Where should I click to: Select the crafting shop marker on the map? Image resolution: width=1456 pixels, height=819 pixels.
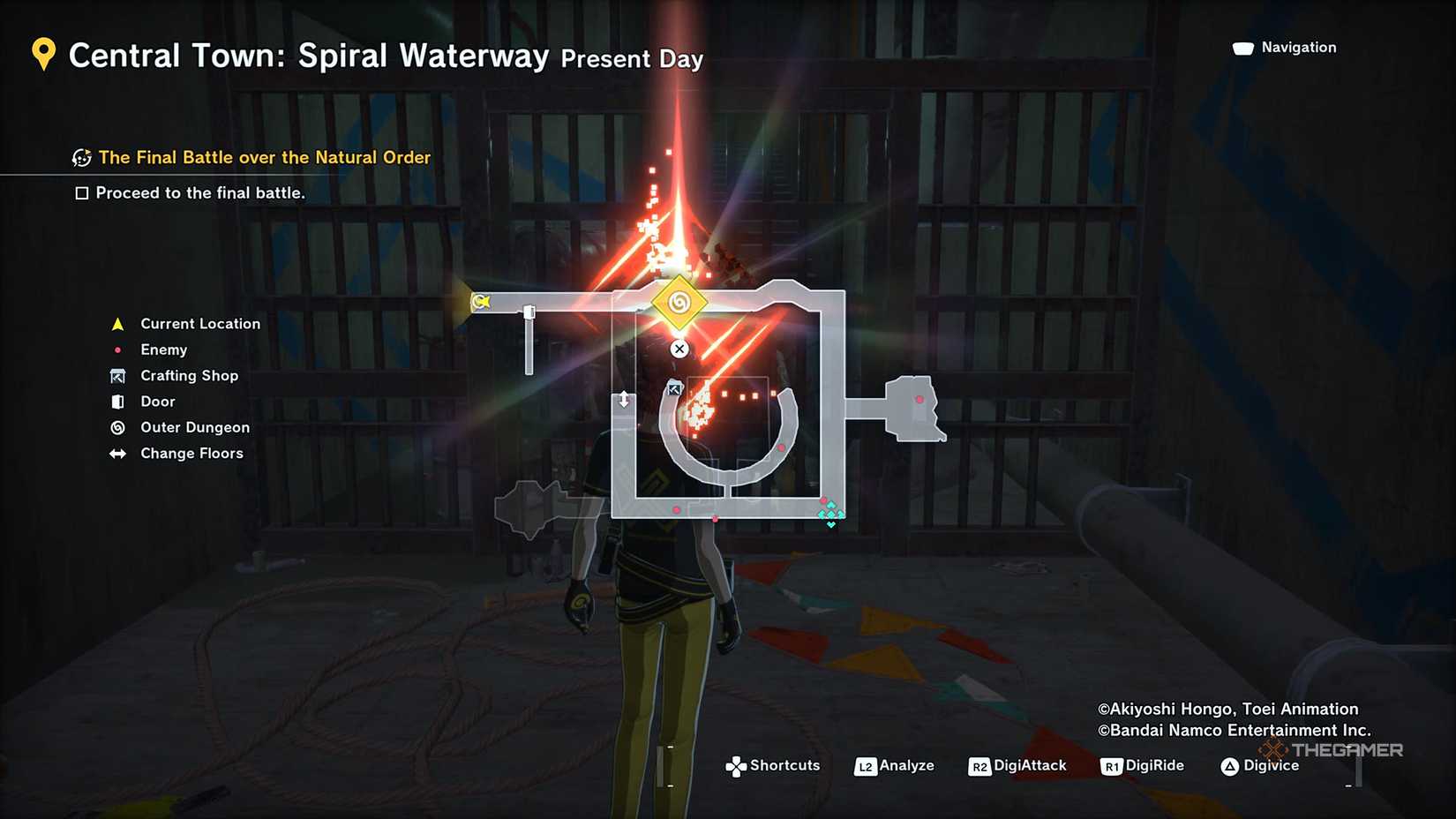coord(674,388)
